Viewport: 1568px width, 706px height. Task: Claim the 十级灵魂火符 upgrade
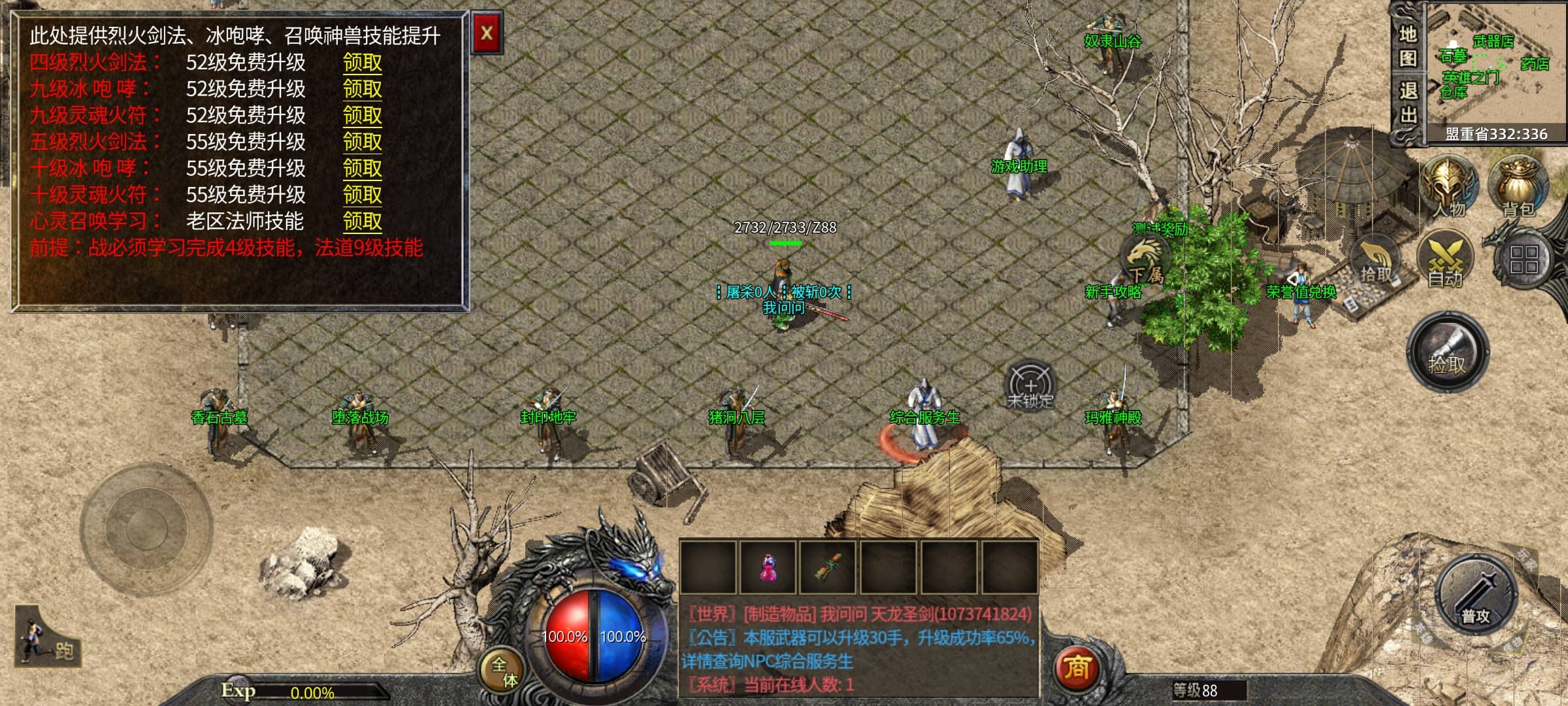363,195
